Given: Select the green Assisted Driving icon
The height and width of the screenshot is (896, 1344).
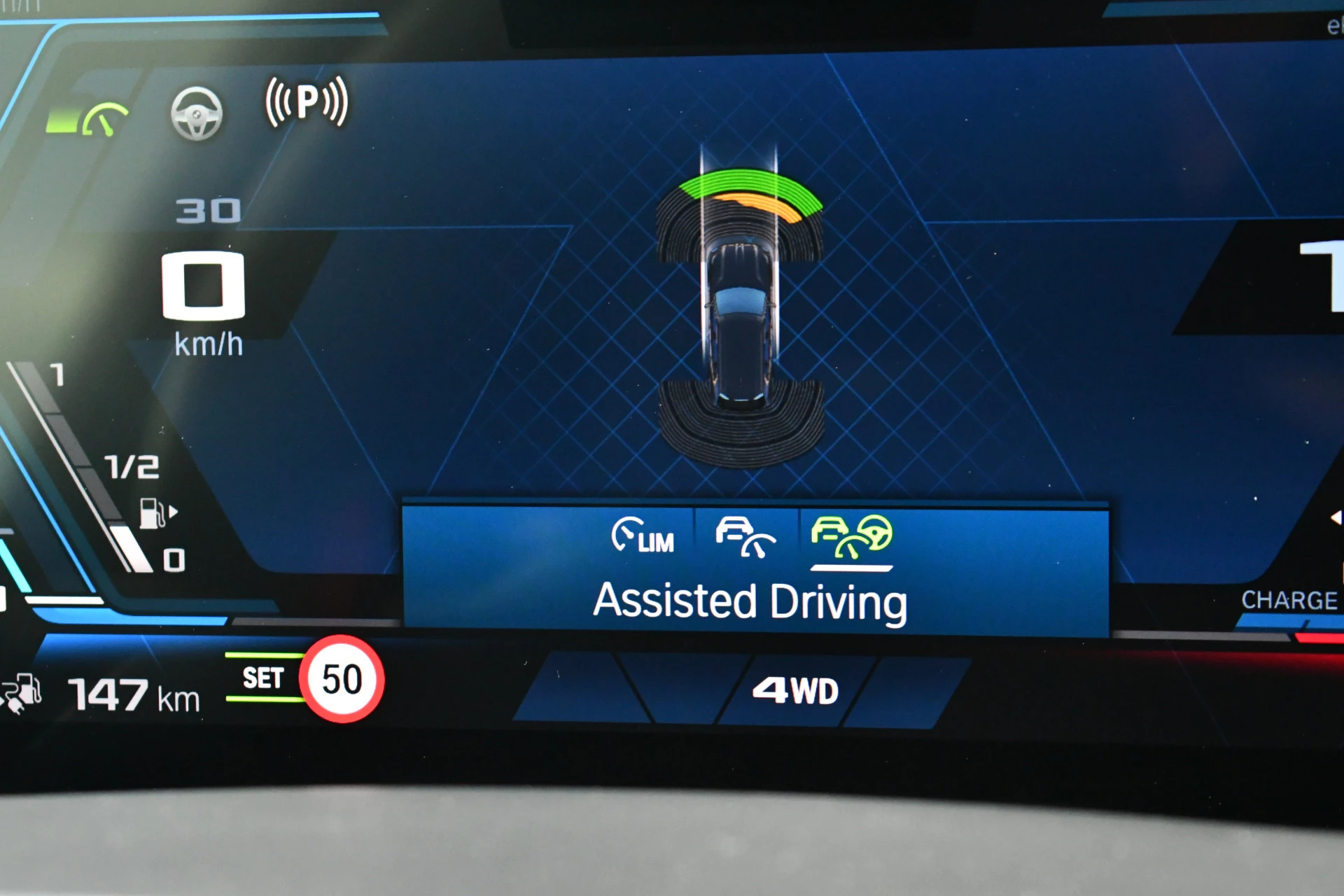Looking at the screenshot, I should pyautogui.click(x=851, y=537).
